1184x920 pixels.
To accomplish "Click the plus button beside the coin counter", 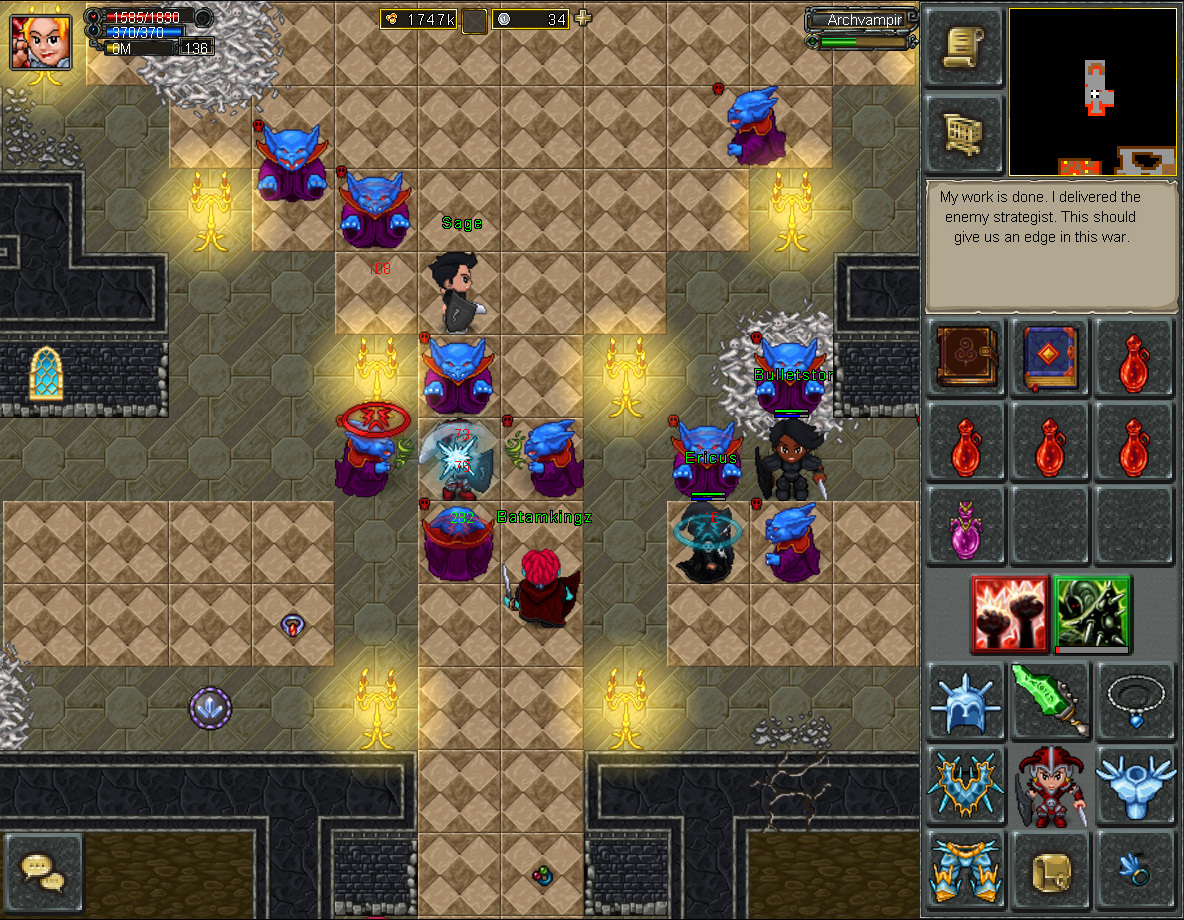I will point(583,18).
